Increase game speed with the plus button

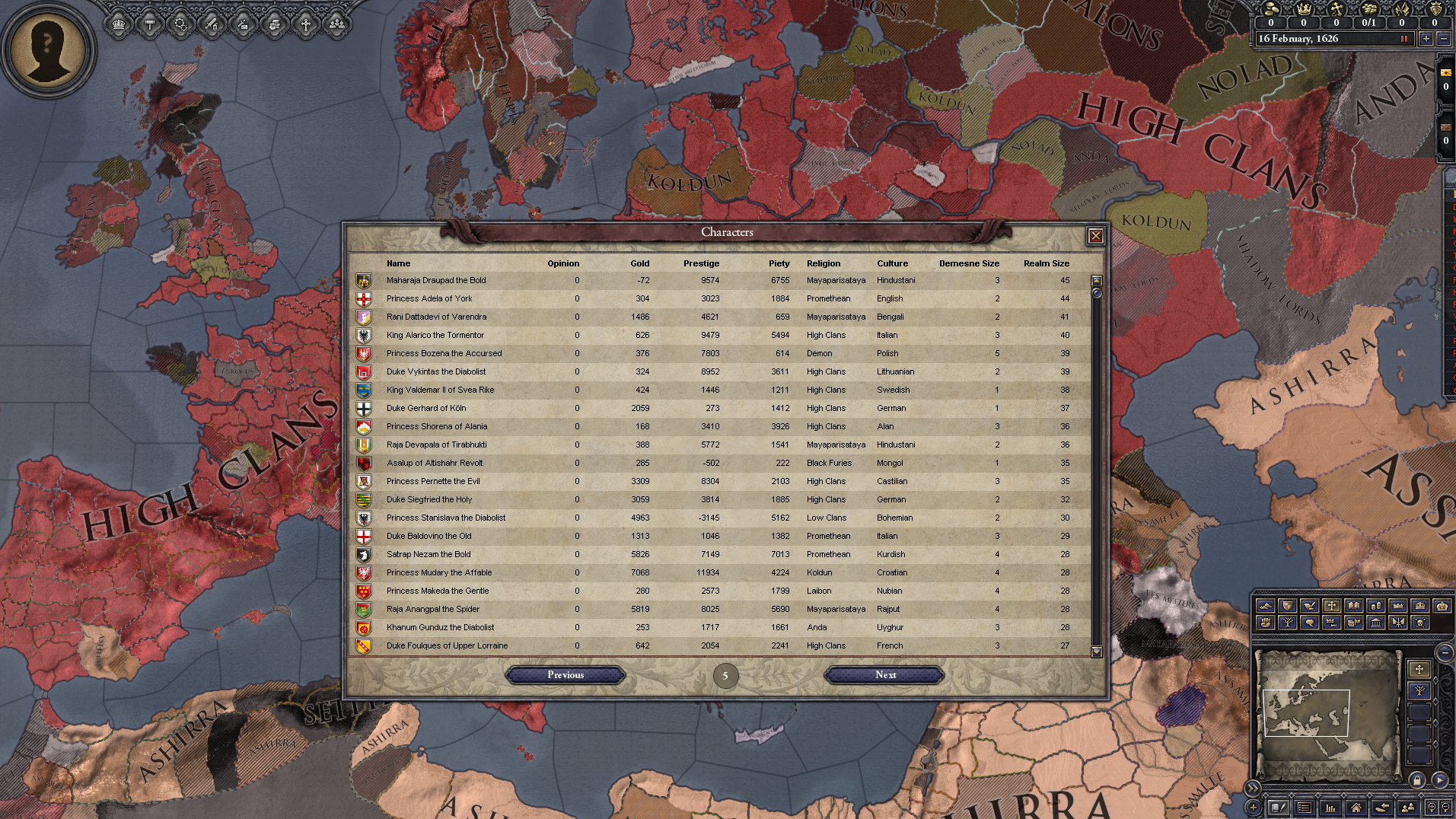1426,38
